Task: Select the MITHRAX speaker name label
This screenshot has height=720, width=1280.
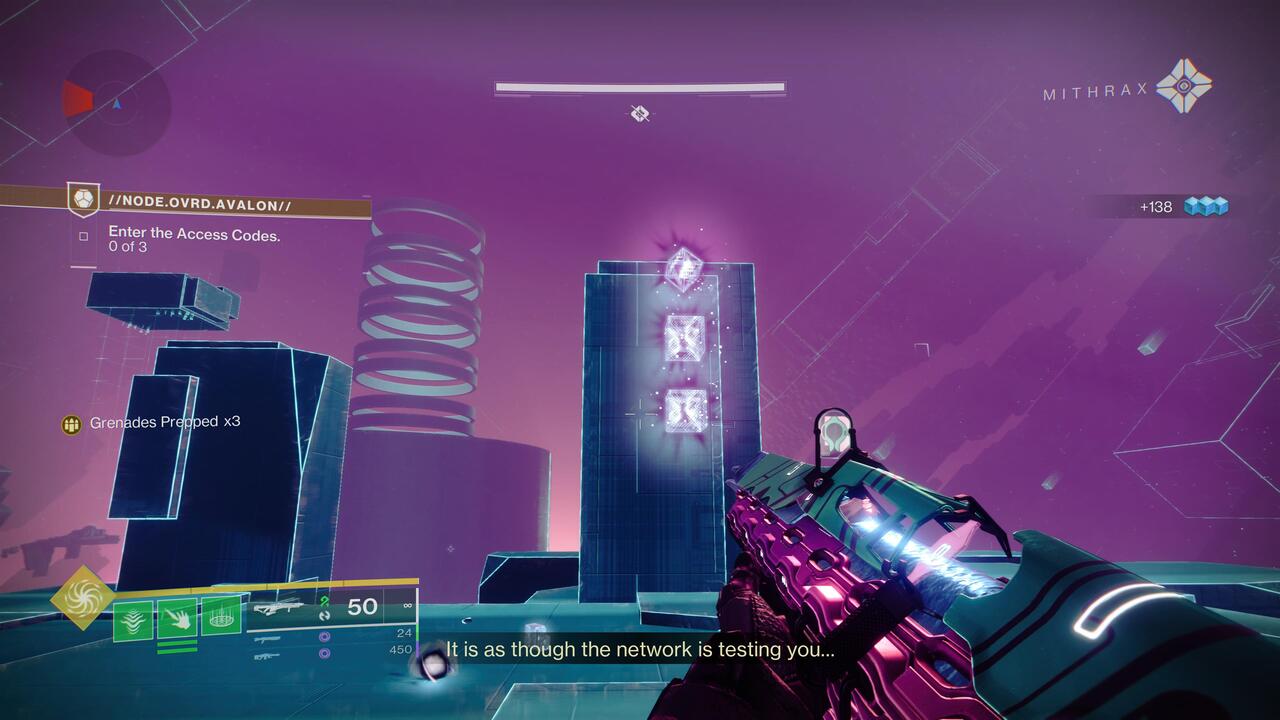Action: 1095,92
